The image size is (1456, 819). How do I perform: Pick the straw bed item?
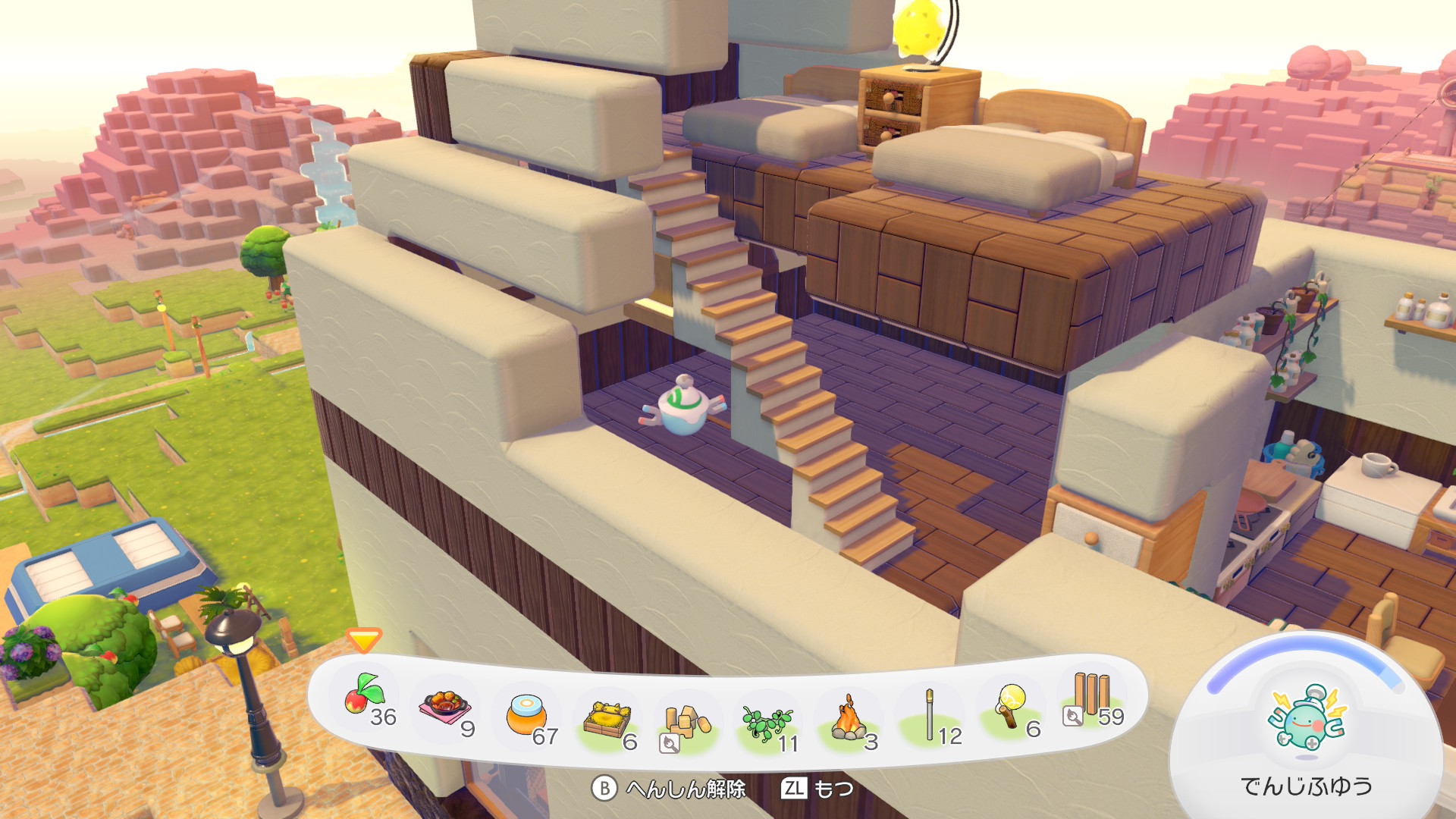pos(607,720)
